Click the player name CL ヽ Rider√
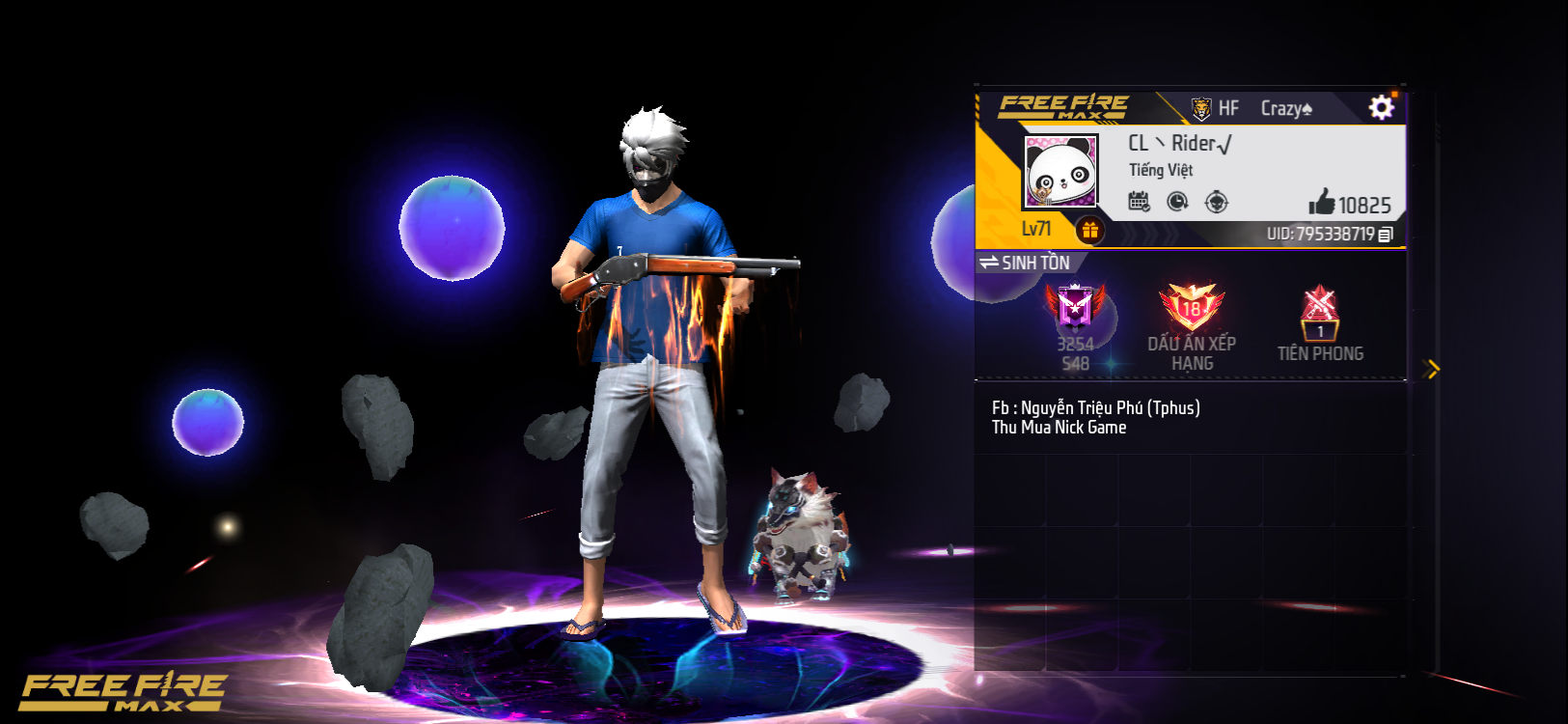This screenshot has height=724, width=1568. tap(1181, 145)
